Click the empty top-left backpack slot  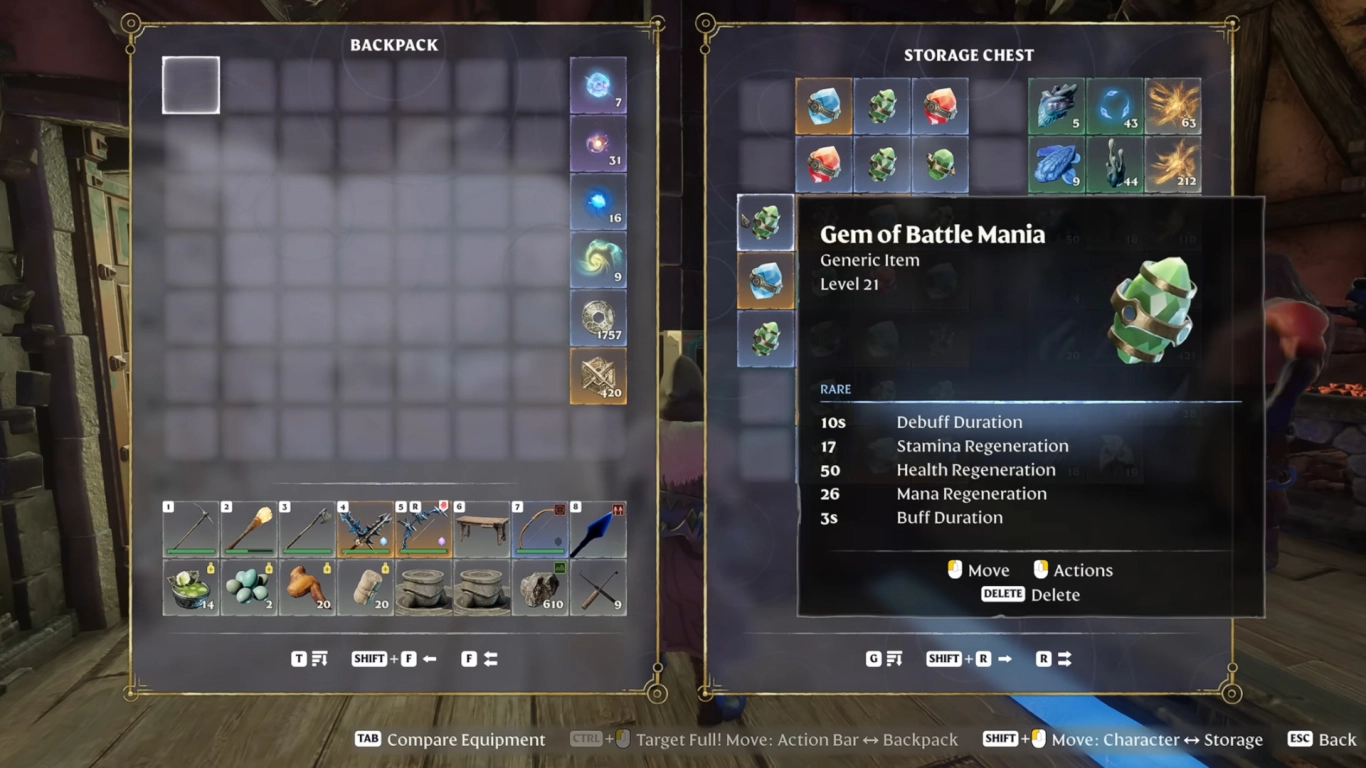point(190,85)
